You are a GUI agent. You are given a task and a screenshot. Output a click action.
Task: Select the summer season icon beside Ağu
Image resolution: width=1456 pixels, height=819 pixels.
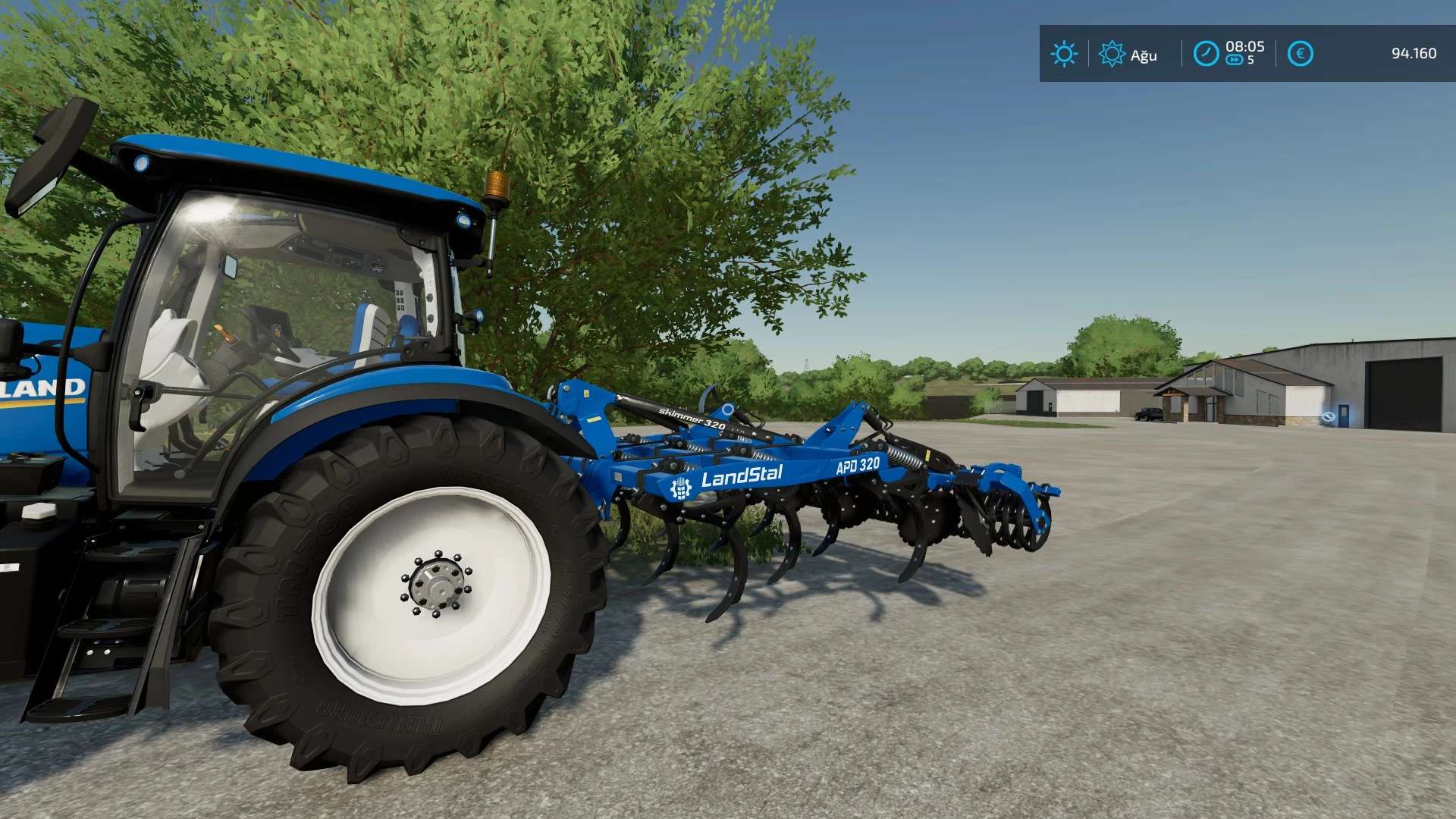(x=1112, y=54)
